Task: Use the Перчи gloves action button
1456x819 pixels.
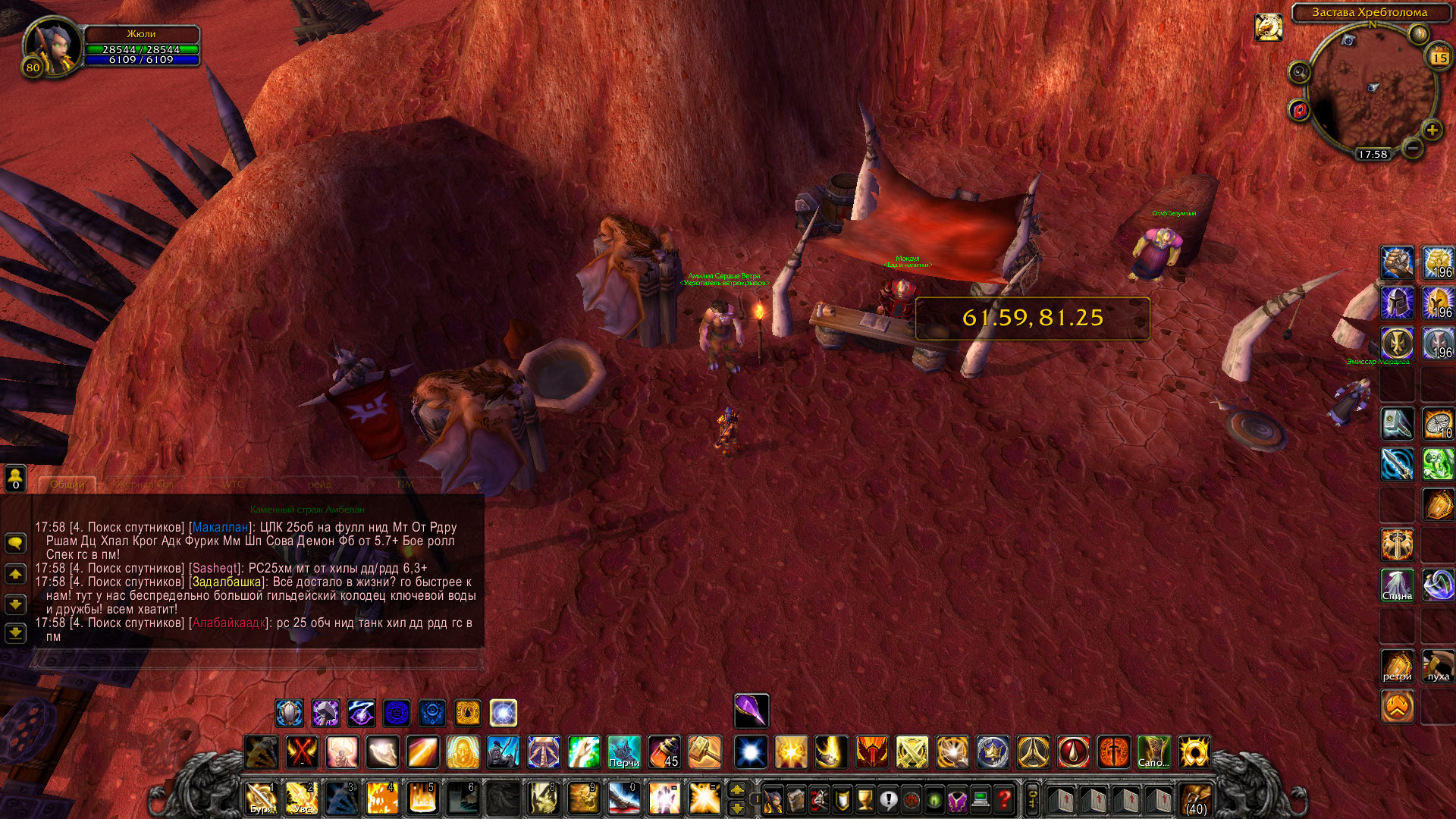Action: 623,752
